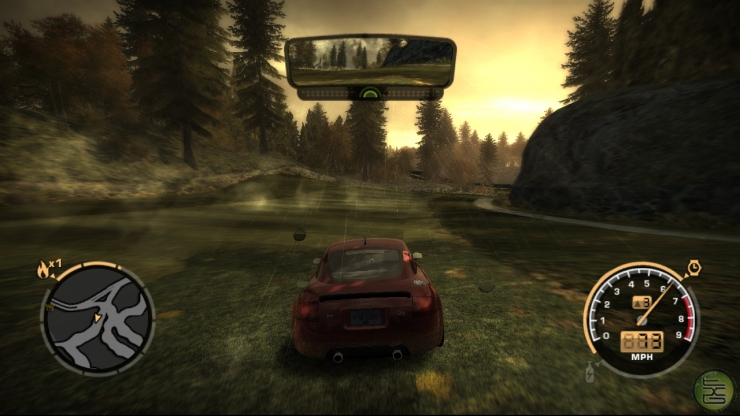Click the rearview mirror display

pos(370,61)
